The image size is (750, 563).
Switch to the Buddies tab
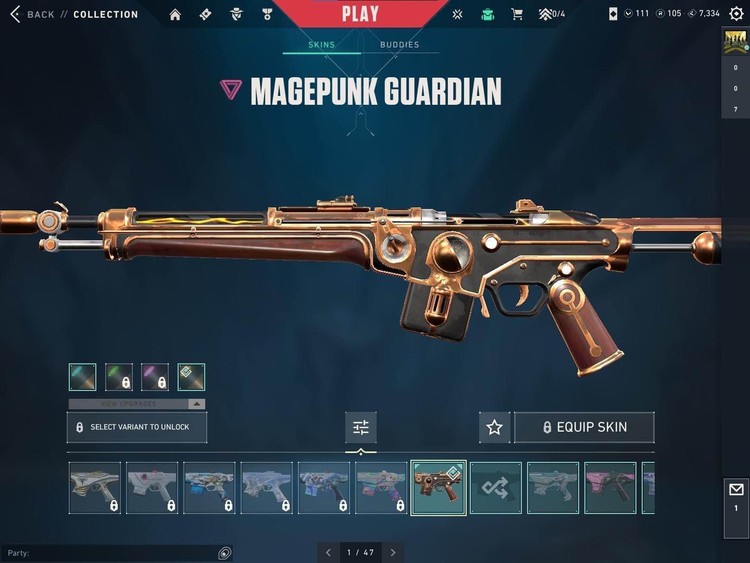399,45
